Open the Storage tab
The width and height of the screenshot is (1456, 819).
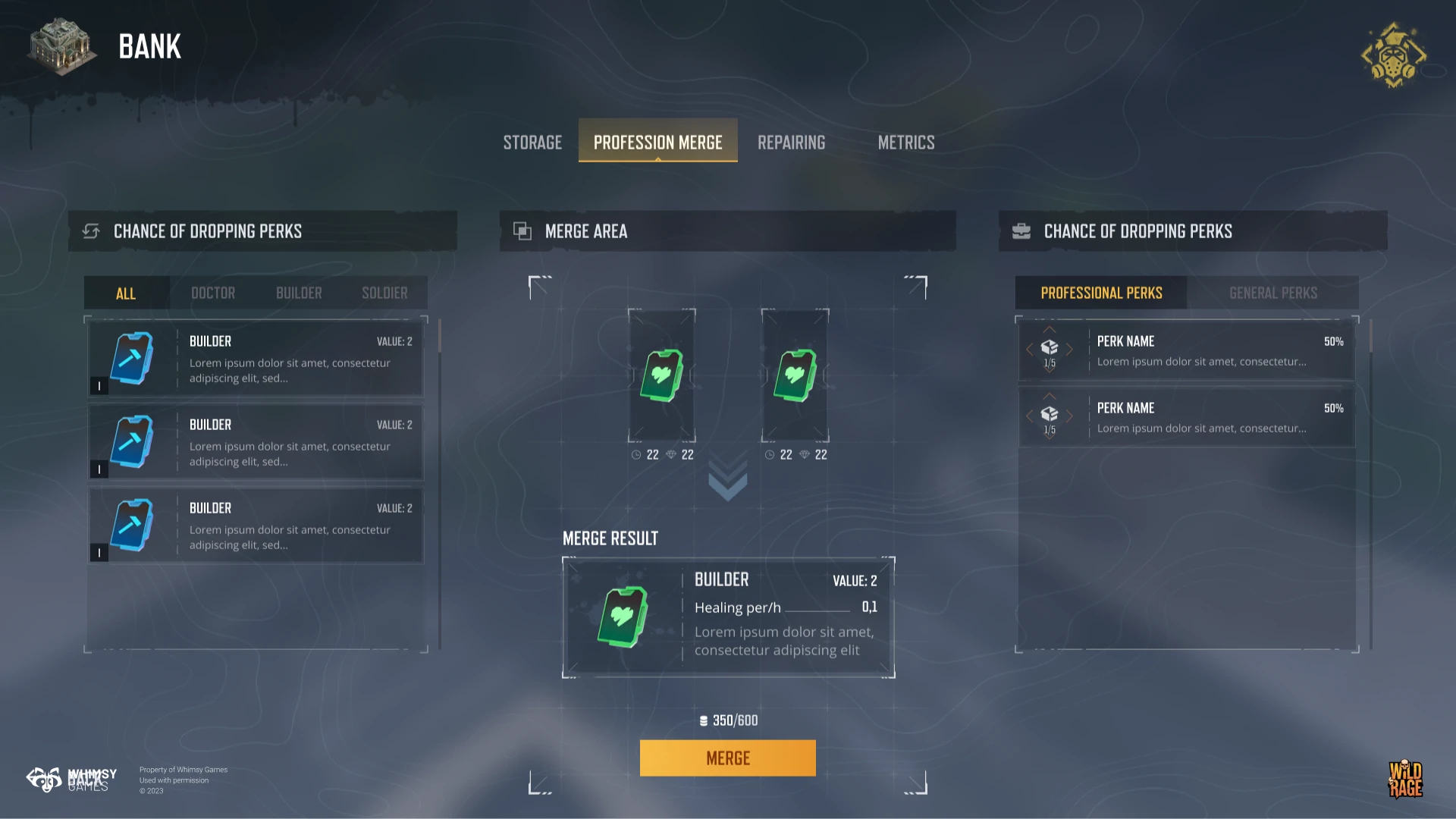pyautogui.click(x=532, y=143)
